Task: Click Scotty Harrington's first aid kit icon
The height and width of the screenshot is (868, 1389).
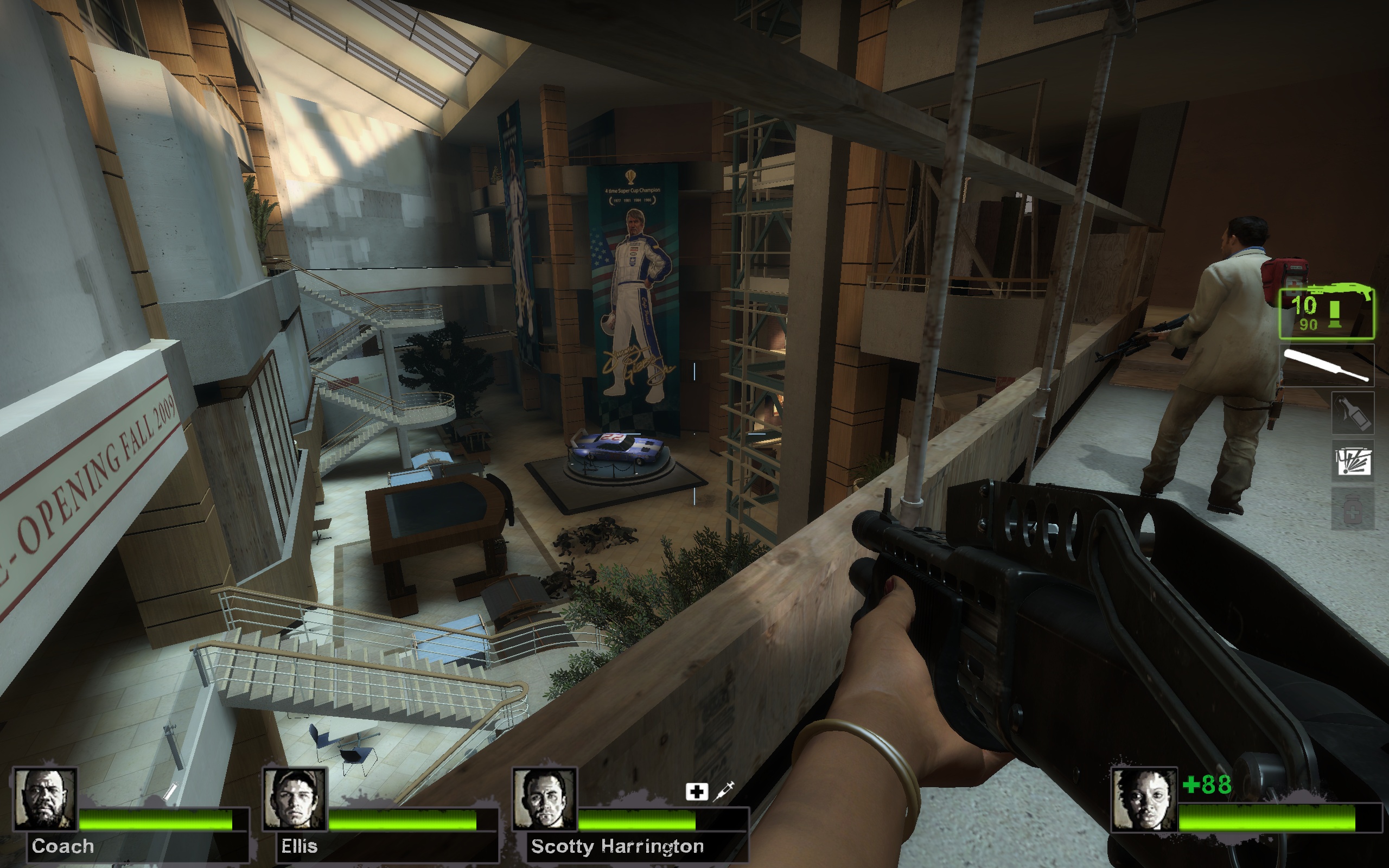Action: (x=696, y=792)
